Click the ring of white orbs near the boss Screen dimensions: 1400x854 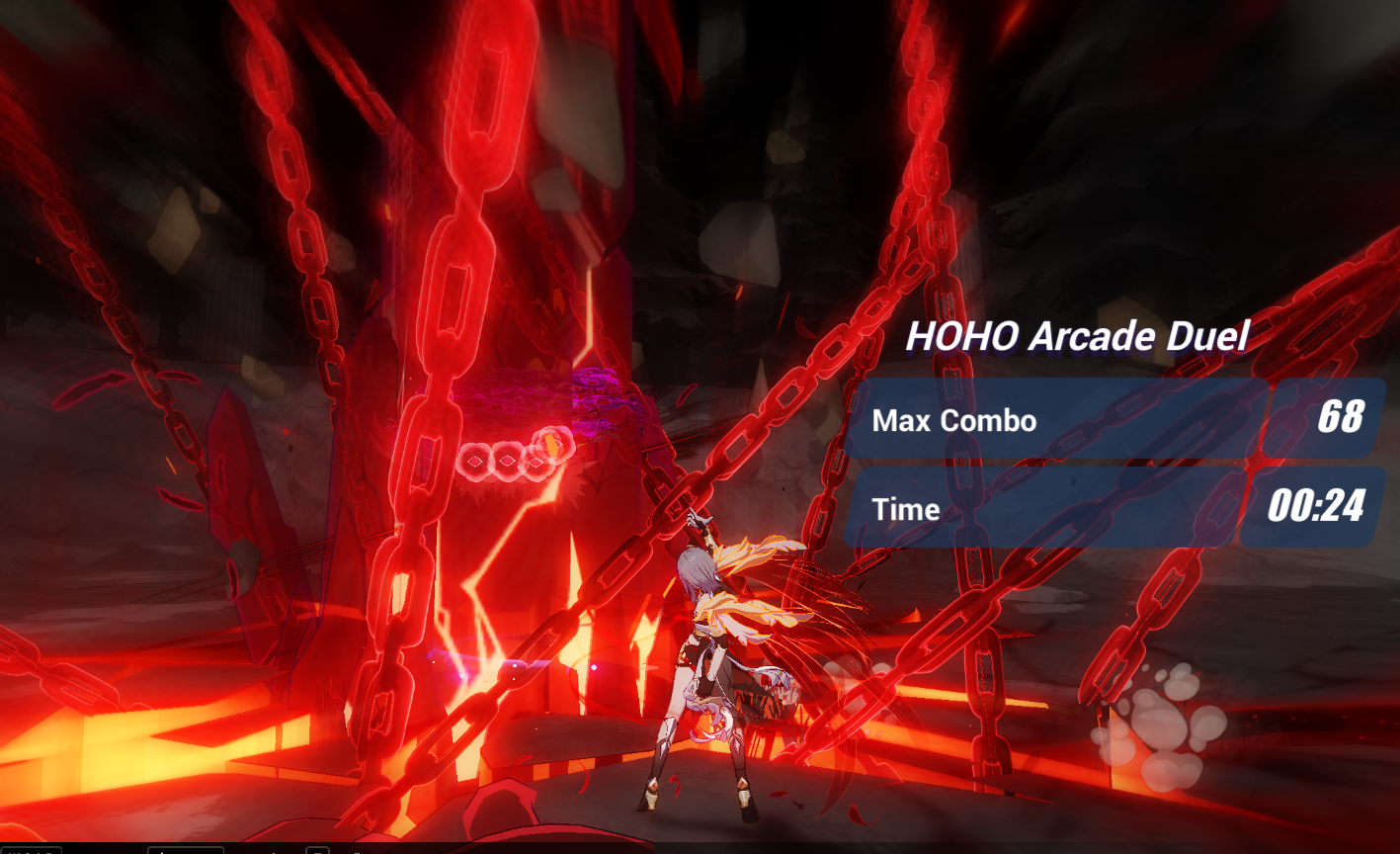(514, 458)
